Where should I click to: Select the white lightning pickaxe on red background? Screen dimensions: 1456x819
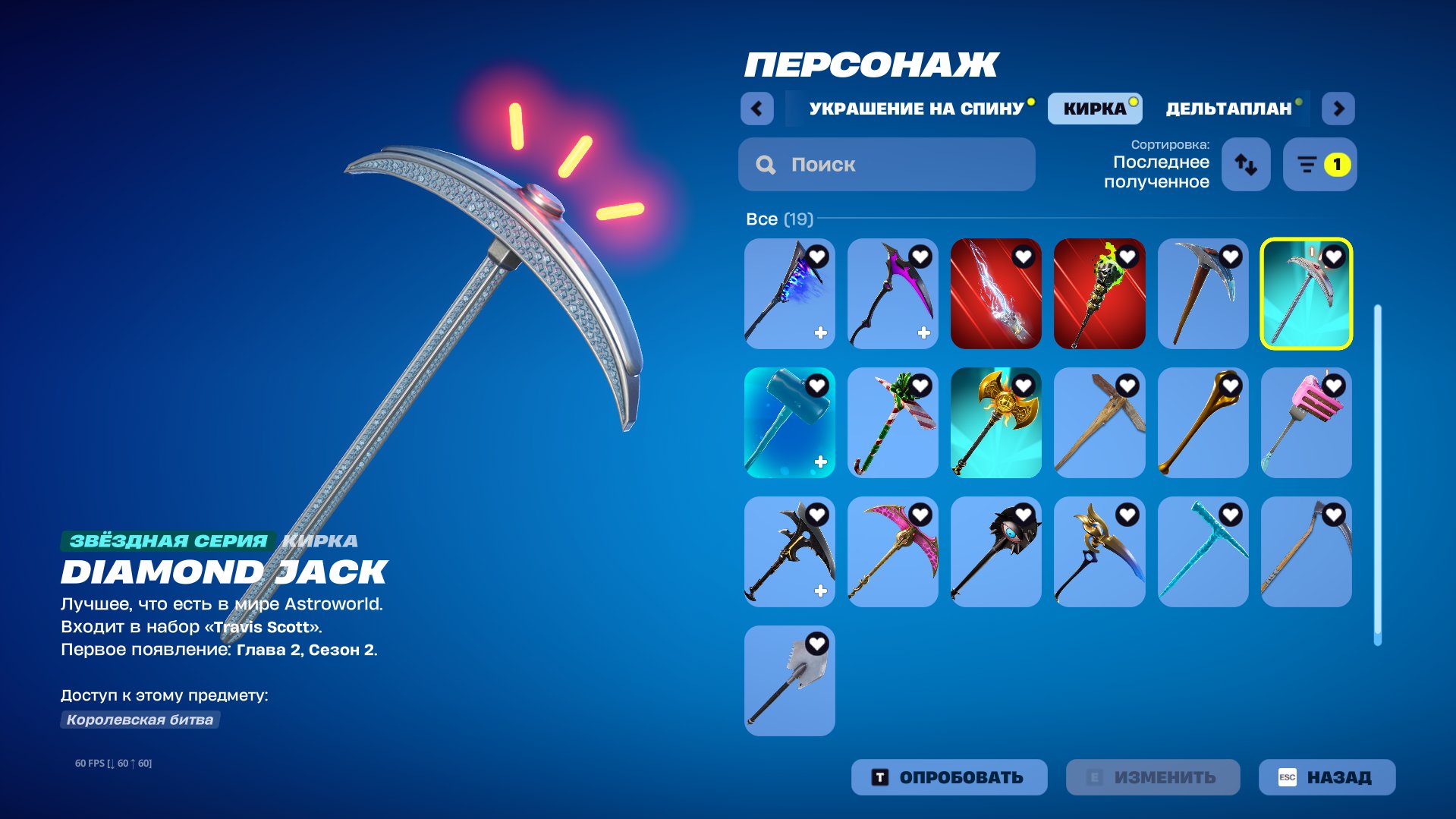pos(996,294)
